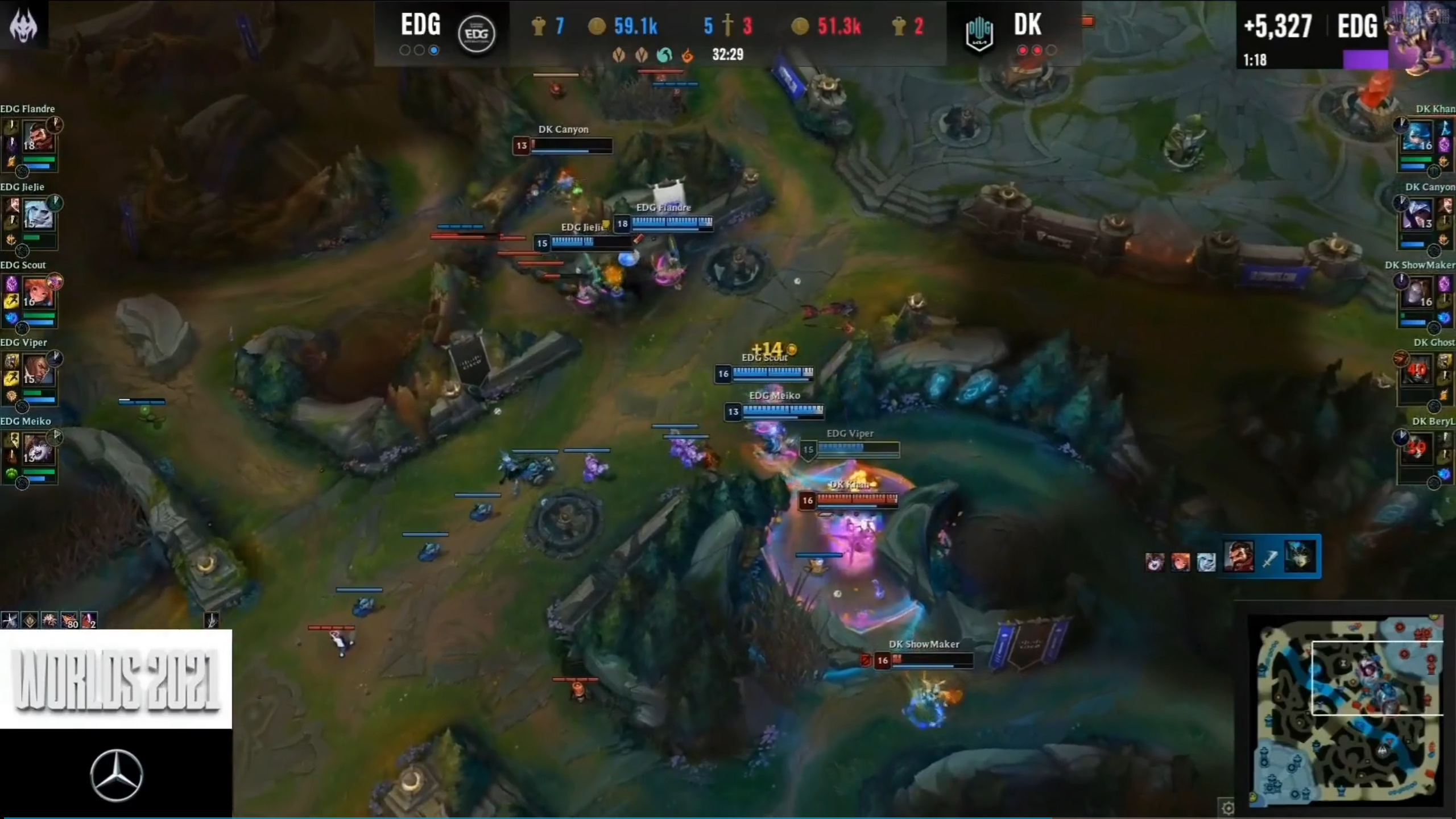Select the first Mountain drake icon
Viewport: 1456px width, 819px height.
618,55
